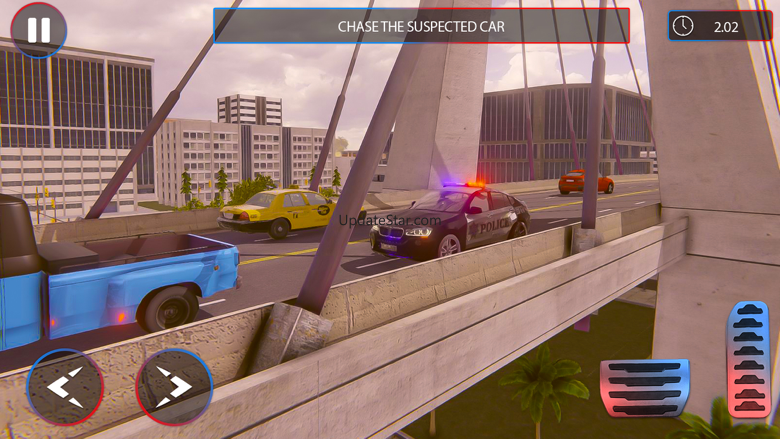Tap the wide brake pedal
Viewport: 780px width, 439px height.
coord(644,387)
